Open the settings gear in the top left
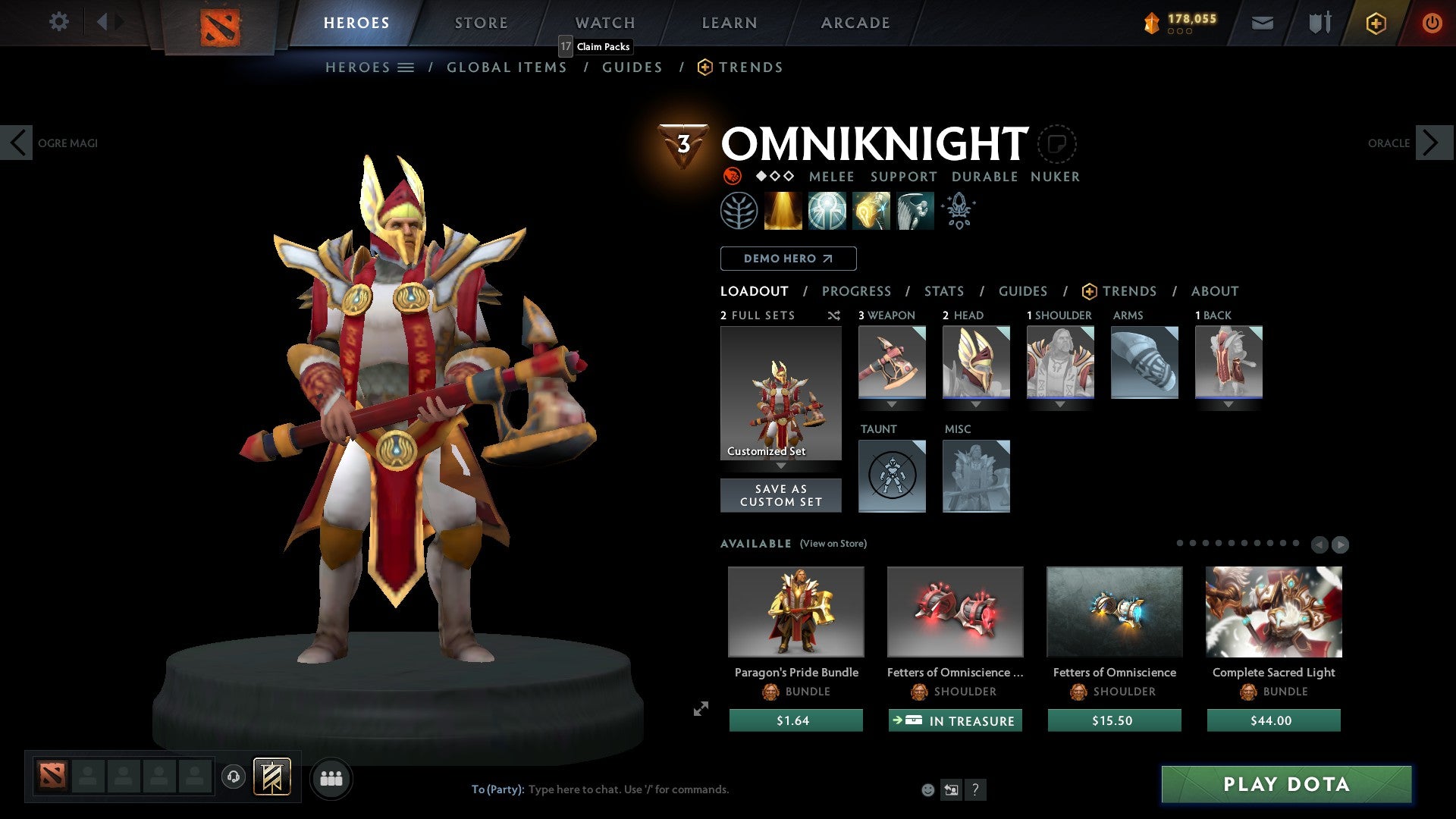This screenshot has width=1456, height=819. click(x=59, y=22)
